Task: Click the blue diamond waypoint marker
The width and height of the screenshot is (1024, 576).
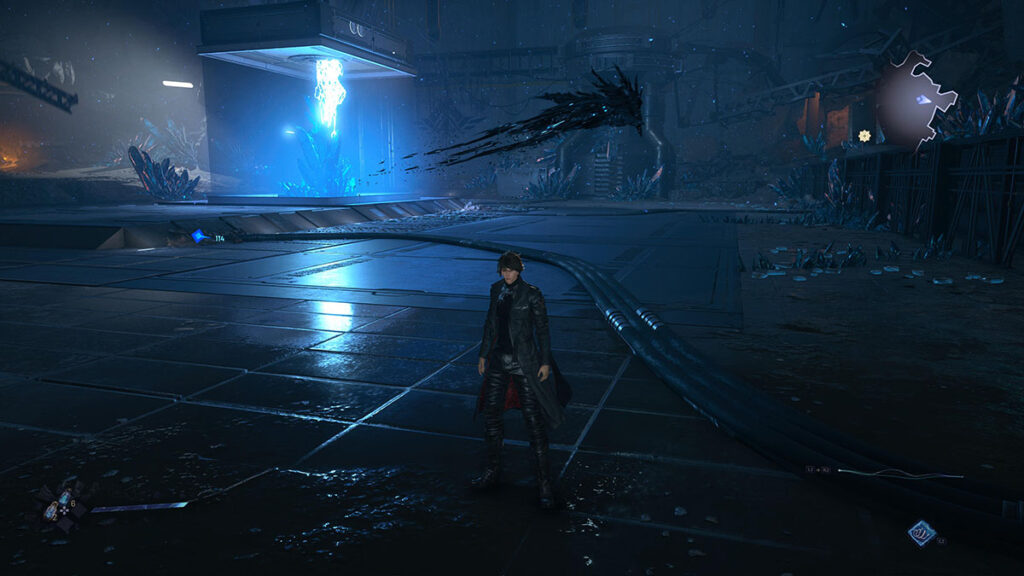Action: (x=198, y=237)
